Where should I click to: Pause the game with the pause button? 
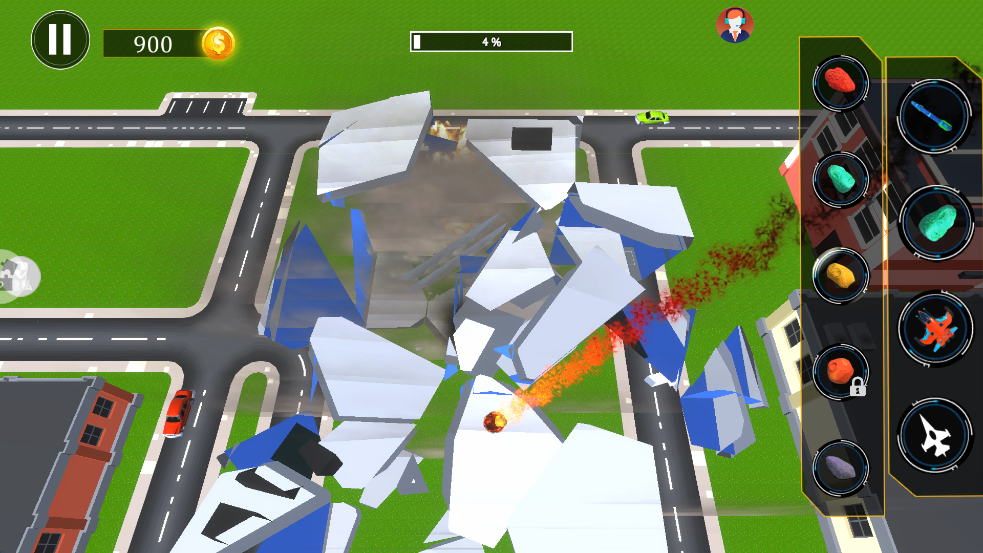[x=60, y=40]
